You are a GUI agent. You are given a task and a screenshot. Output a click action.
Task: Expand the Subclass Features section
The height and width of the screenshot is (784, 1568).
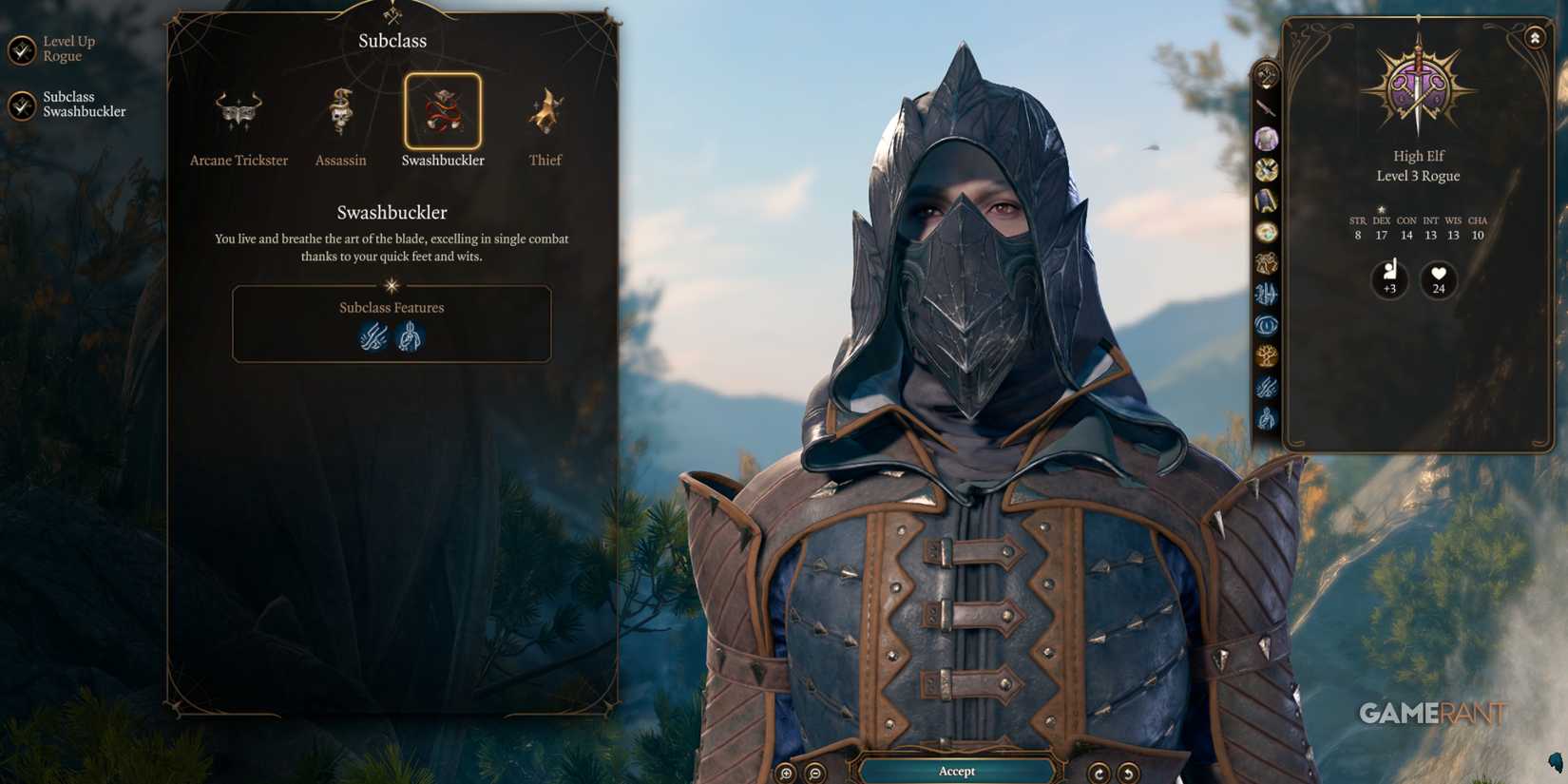[x=392, y=307]
